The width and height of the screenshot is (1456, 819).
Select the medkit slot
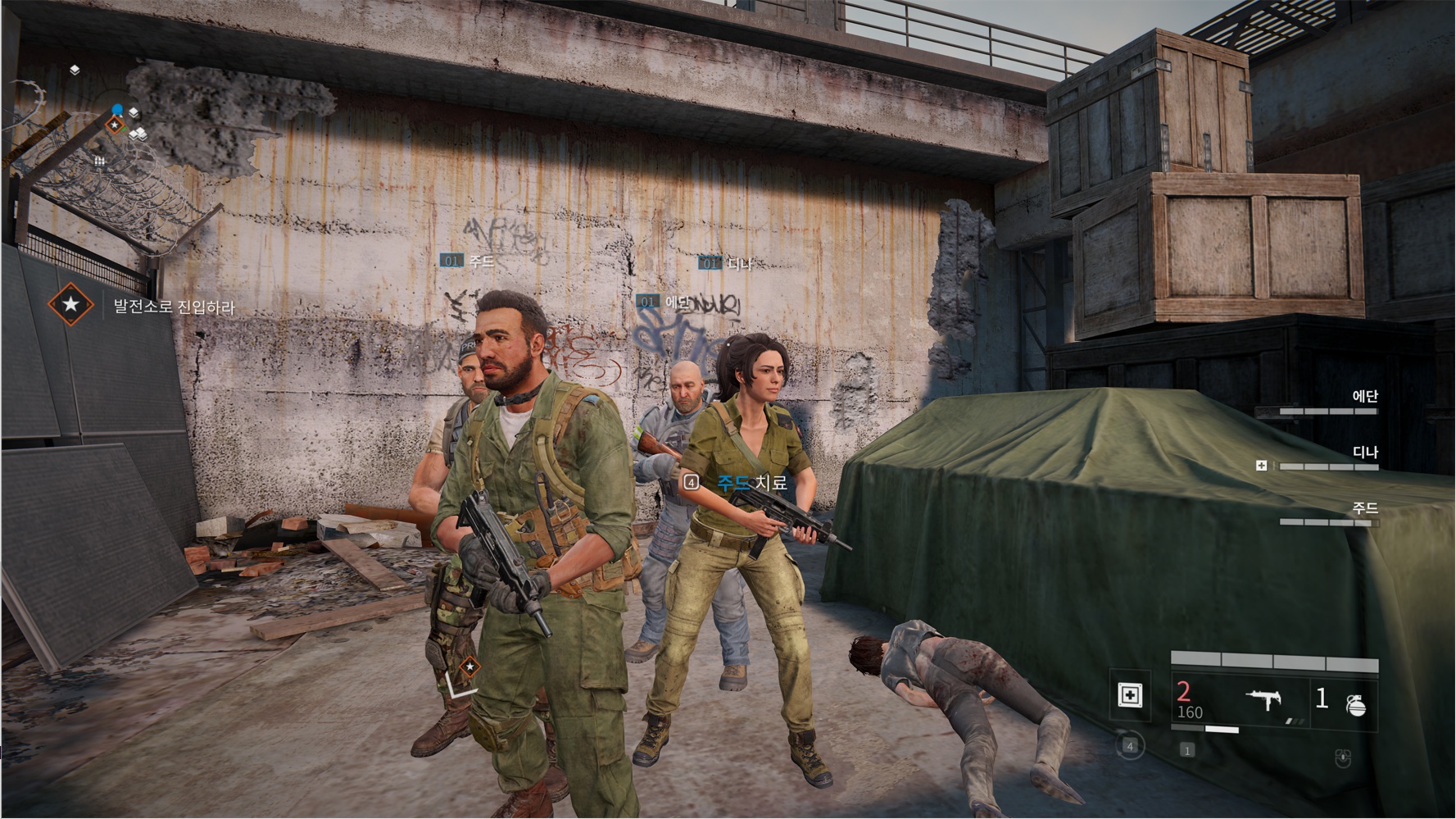pyautogui.click(x=1130, y=696)
